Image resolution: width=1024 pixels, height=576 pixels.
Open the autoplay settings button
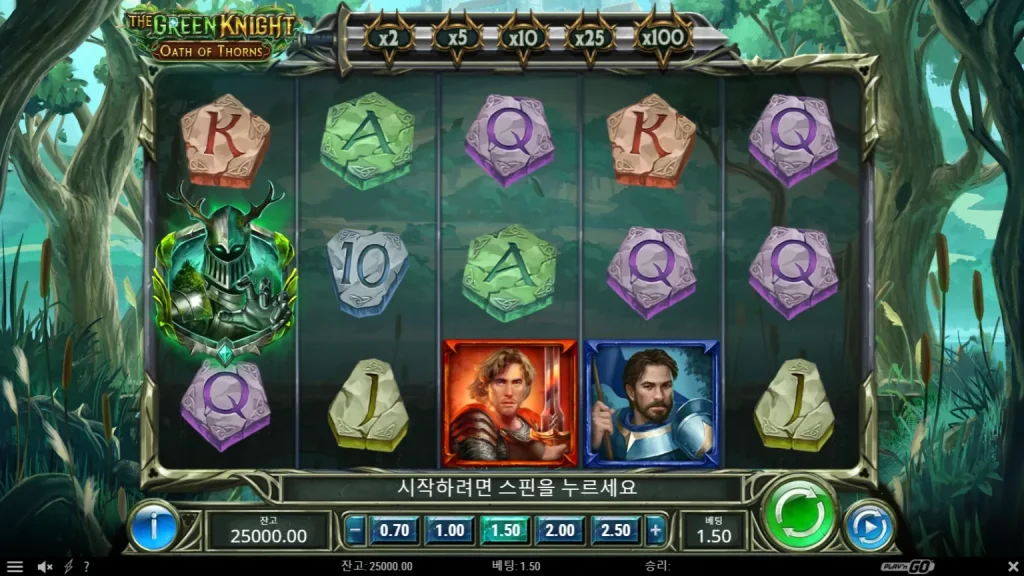868,527
